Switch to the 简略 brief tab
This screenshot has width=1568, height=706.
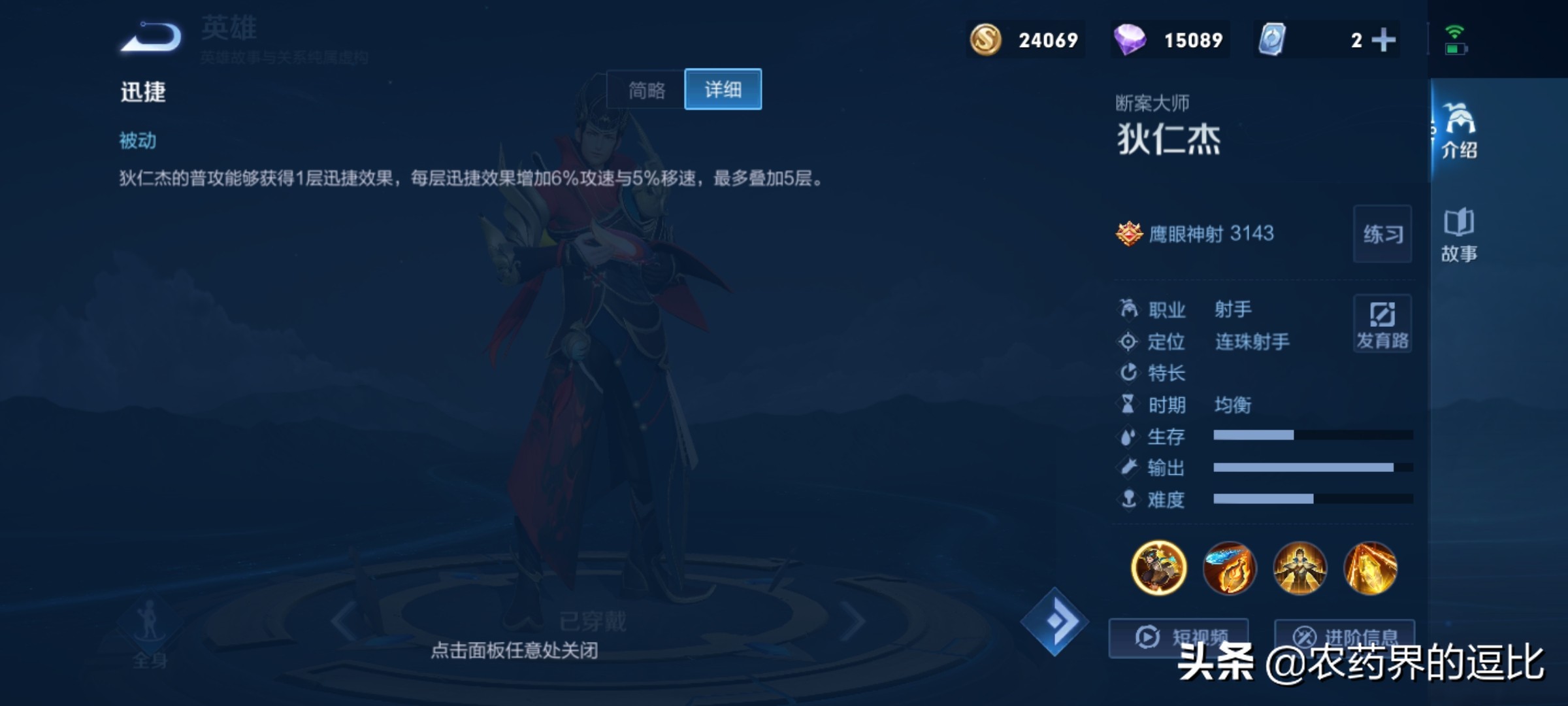pos(645,90)
